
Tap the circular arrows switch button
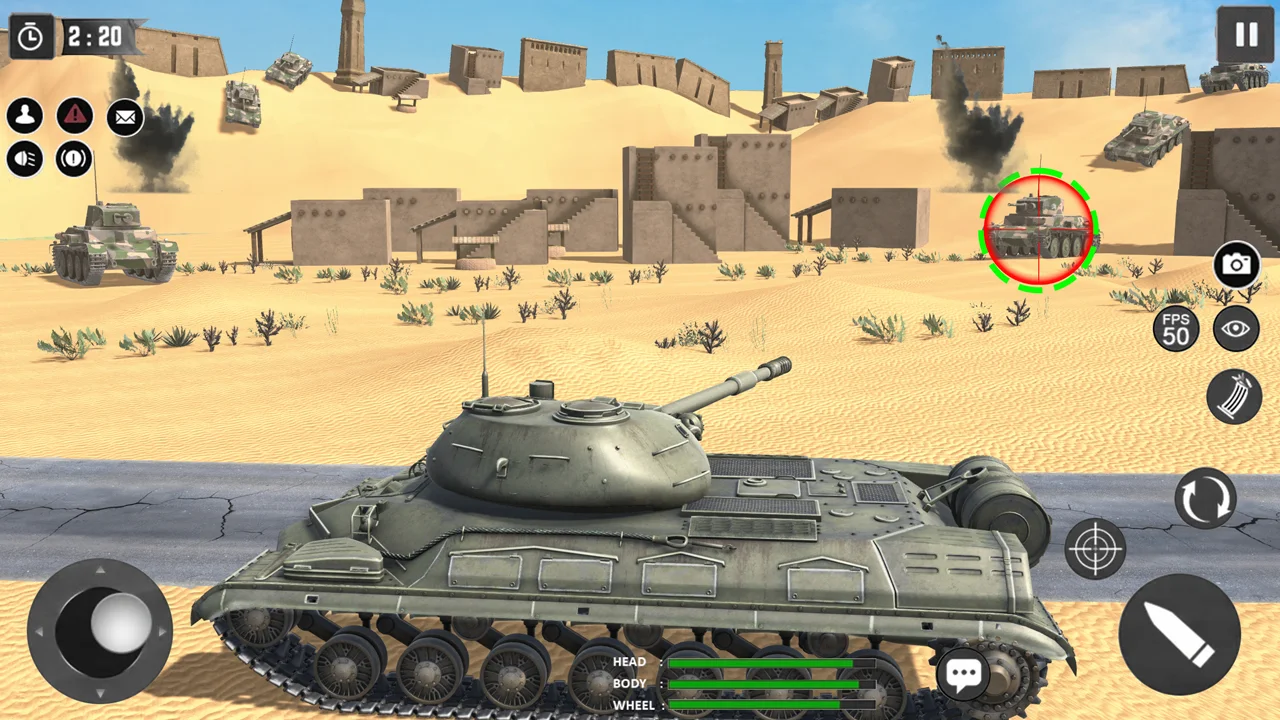[x=1205, y=498]
